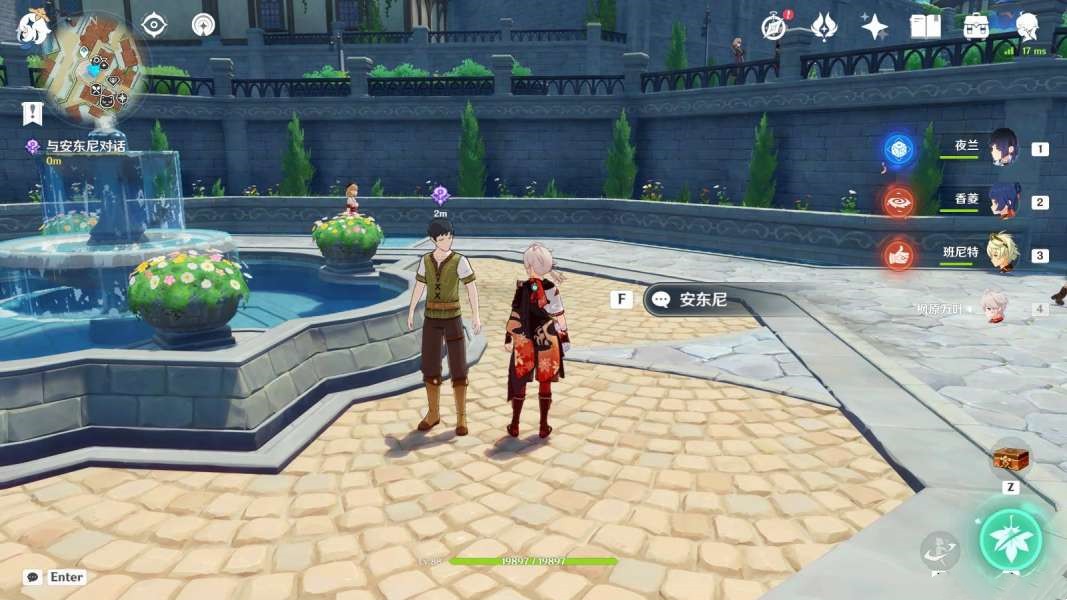1067x600 pixels.
Task: Toggle the elemental sight eye icon
Action: 154,25
